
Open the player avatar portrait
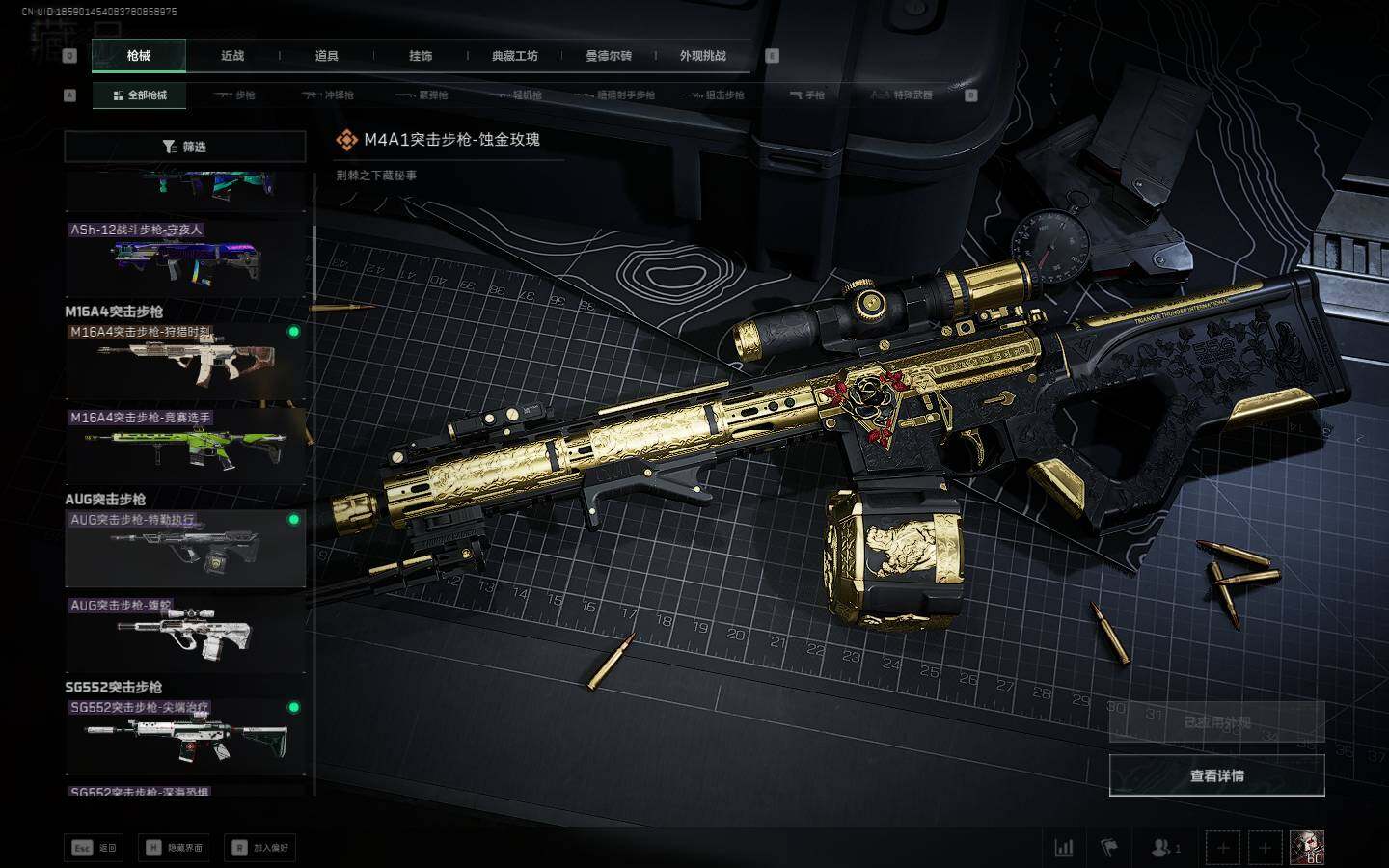(1307, 848)
